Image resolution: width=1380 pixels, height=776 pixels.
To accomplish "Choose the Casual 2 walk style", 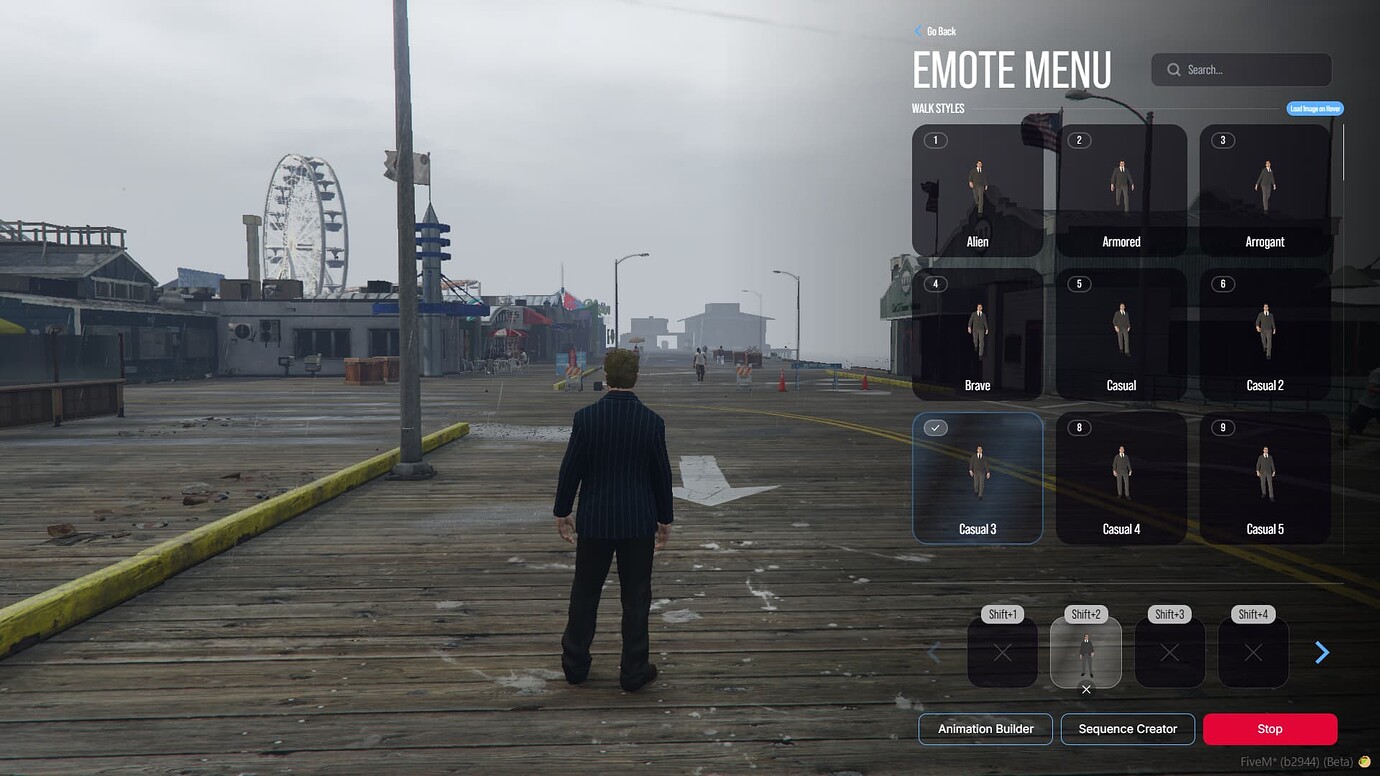I will [1265, 333].
